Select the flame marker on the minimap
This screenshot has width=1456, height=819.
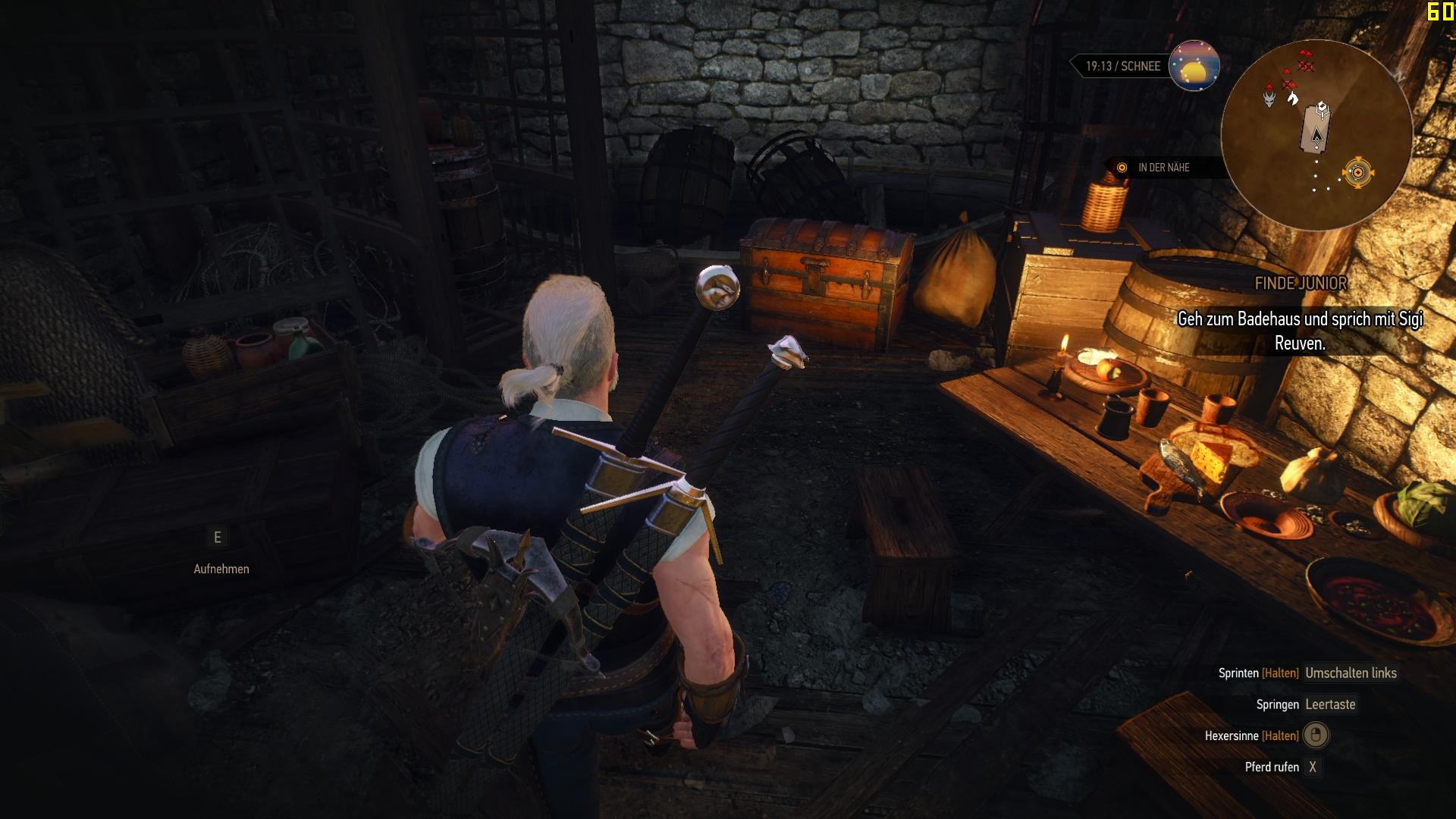[x=1293, y=99]
